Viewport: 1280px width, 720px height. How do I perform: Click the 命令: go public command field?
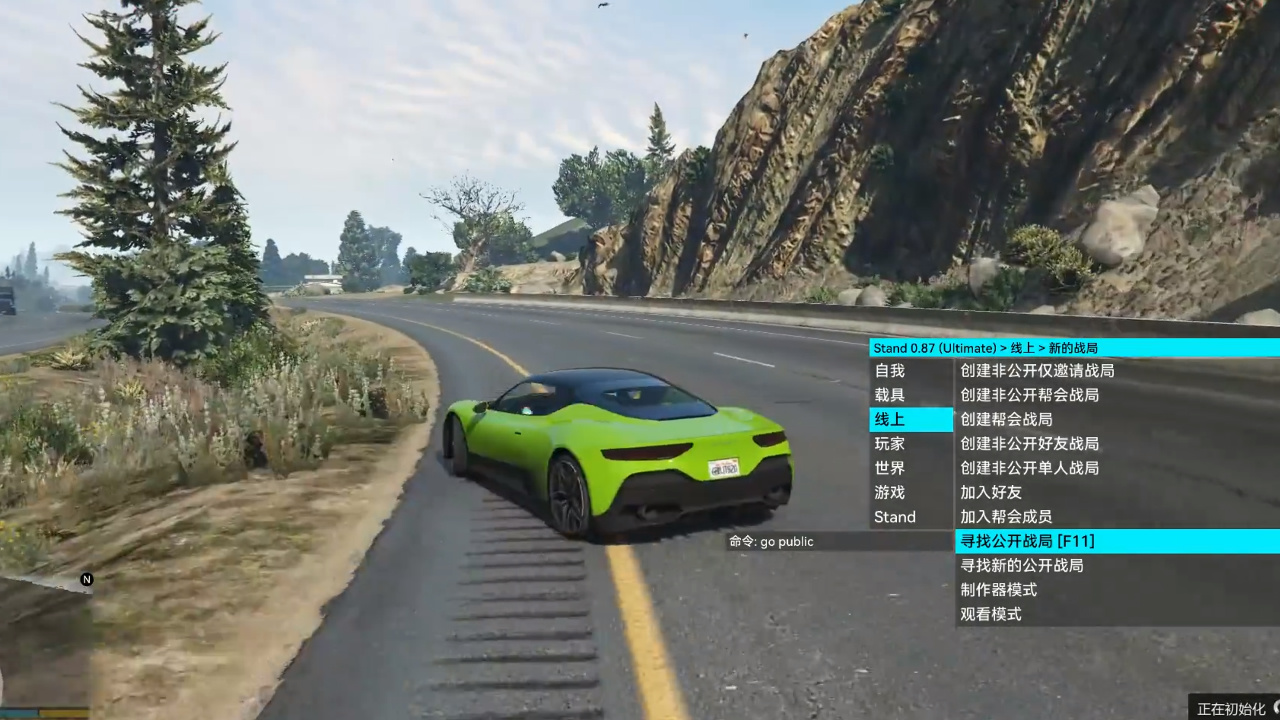pyautogui.click(x=771, y=541)
